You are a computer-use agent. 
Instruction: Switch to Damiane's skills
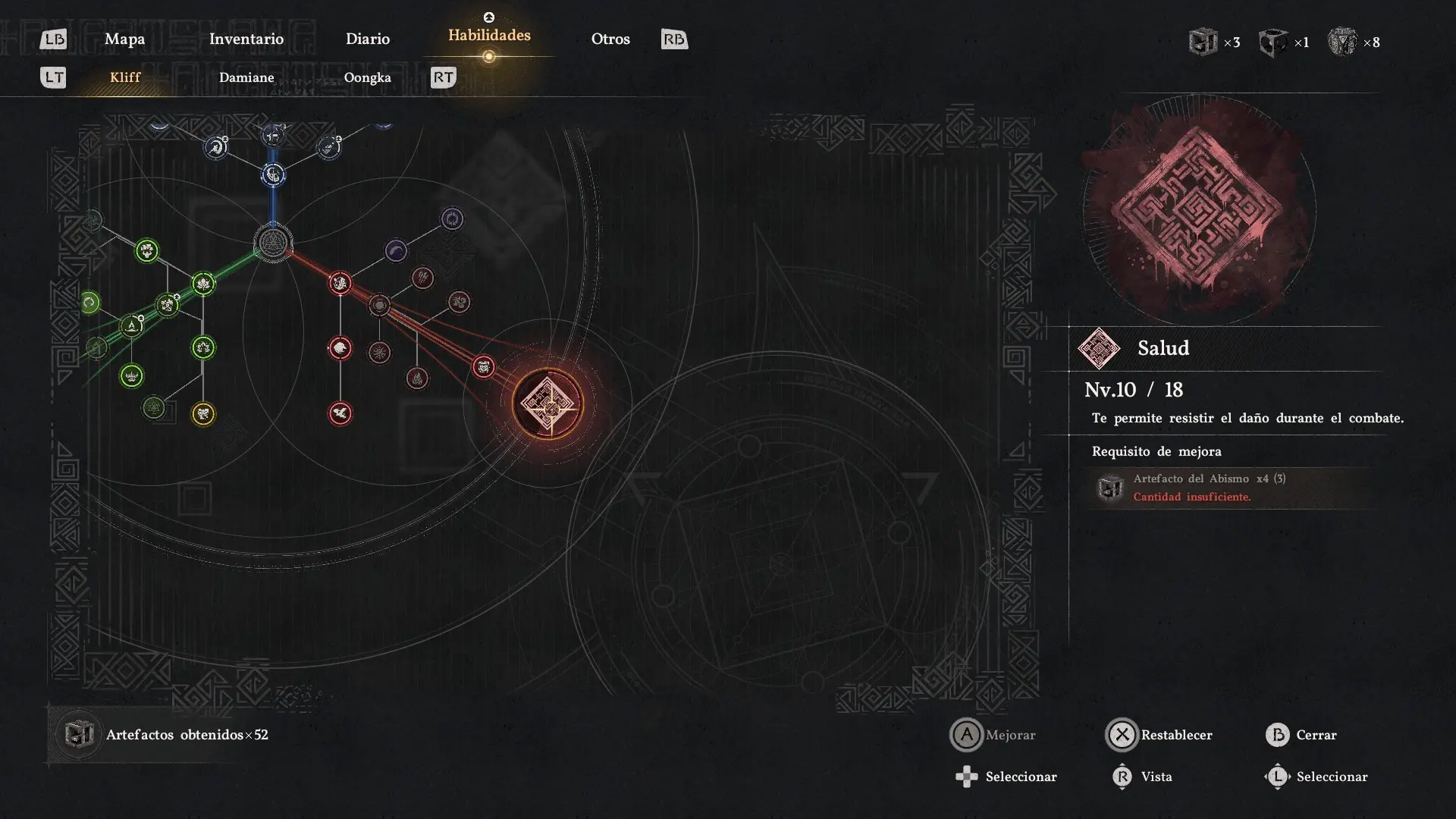point(246,77)
